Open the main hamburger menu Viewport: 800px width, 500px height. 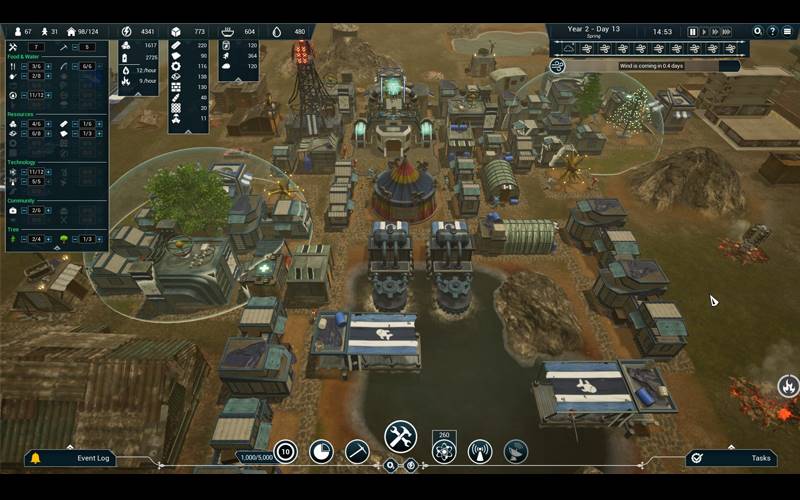point(787,32)
